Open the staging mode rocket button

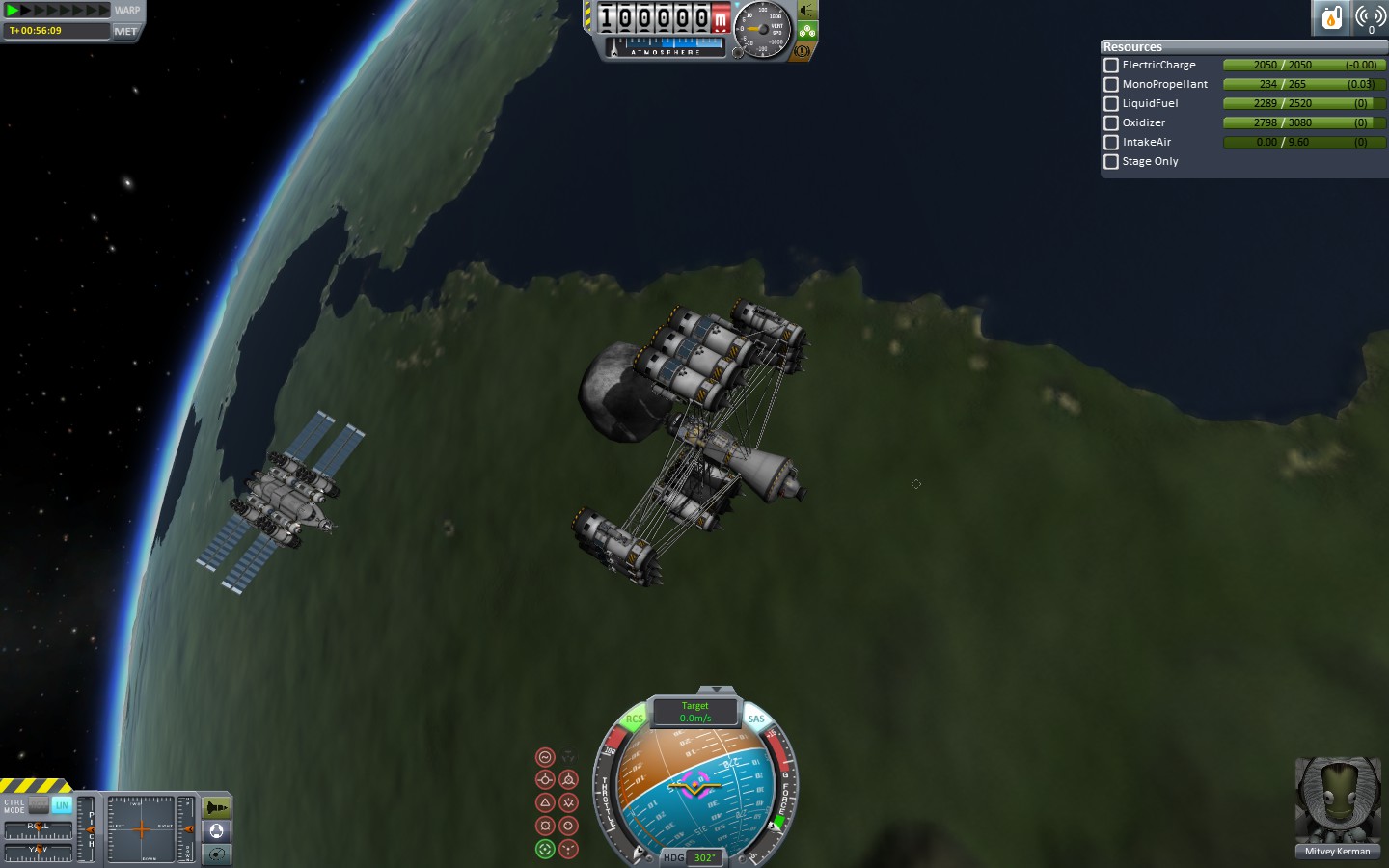(217, 807)
